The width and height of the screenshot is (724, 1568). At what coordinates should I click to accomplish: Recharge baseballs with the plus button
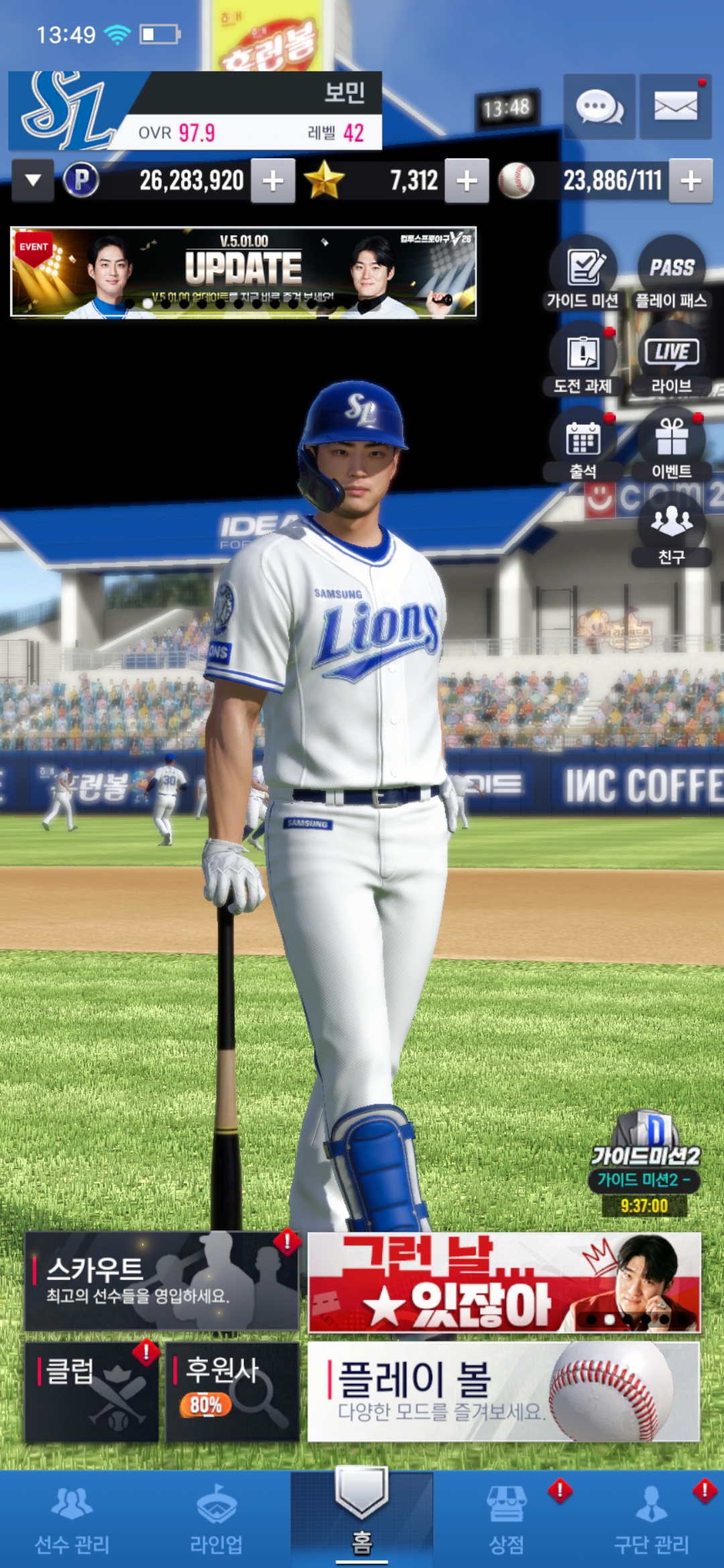pos(690,181)
